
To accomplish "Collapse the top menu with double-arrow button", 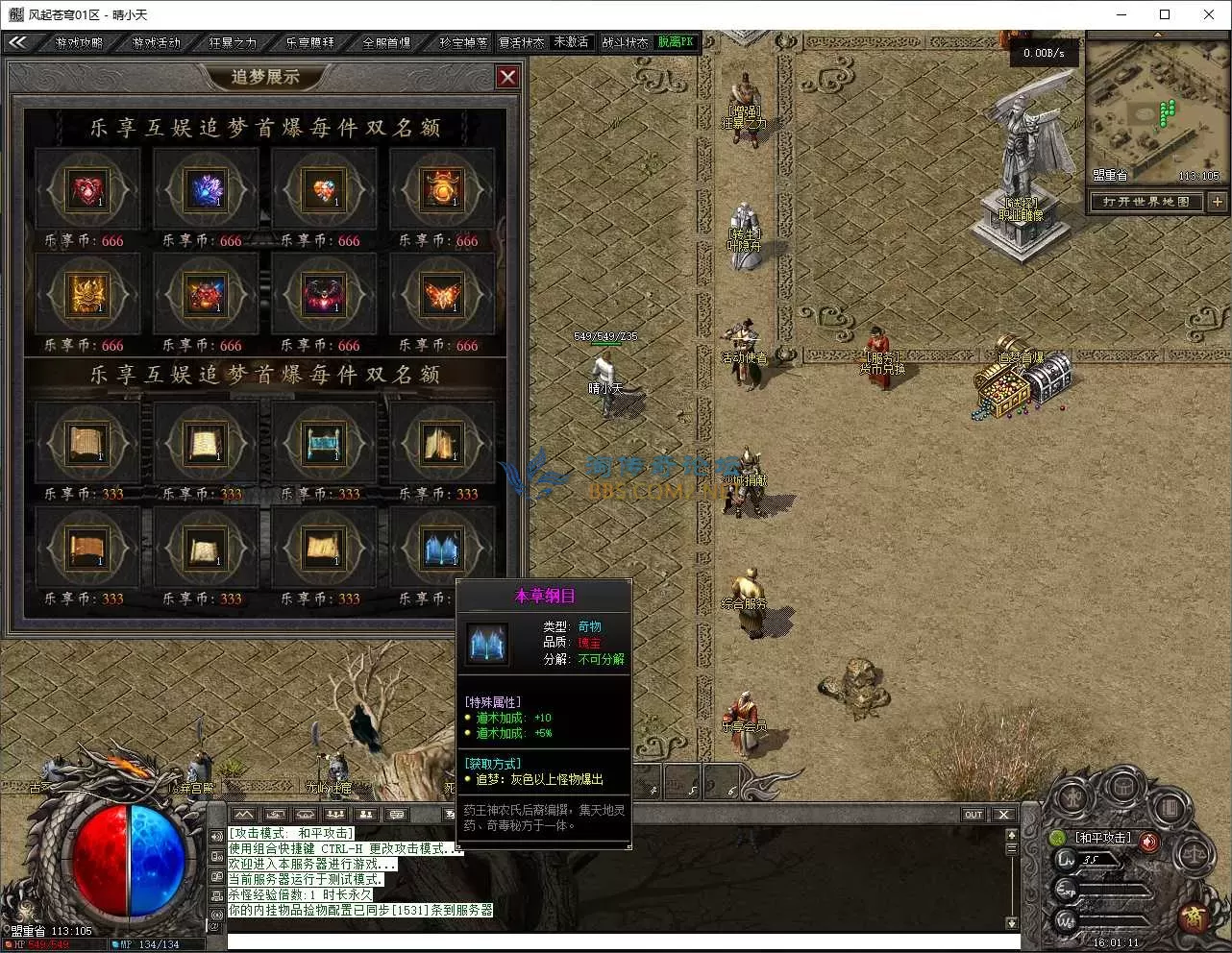I will (17, 42).
